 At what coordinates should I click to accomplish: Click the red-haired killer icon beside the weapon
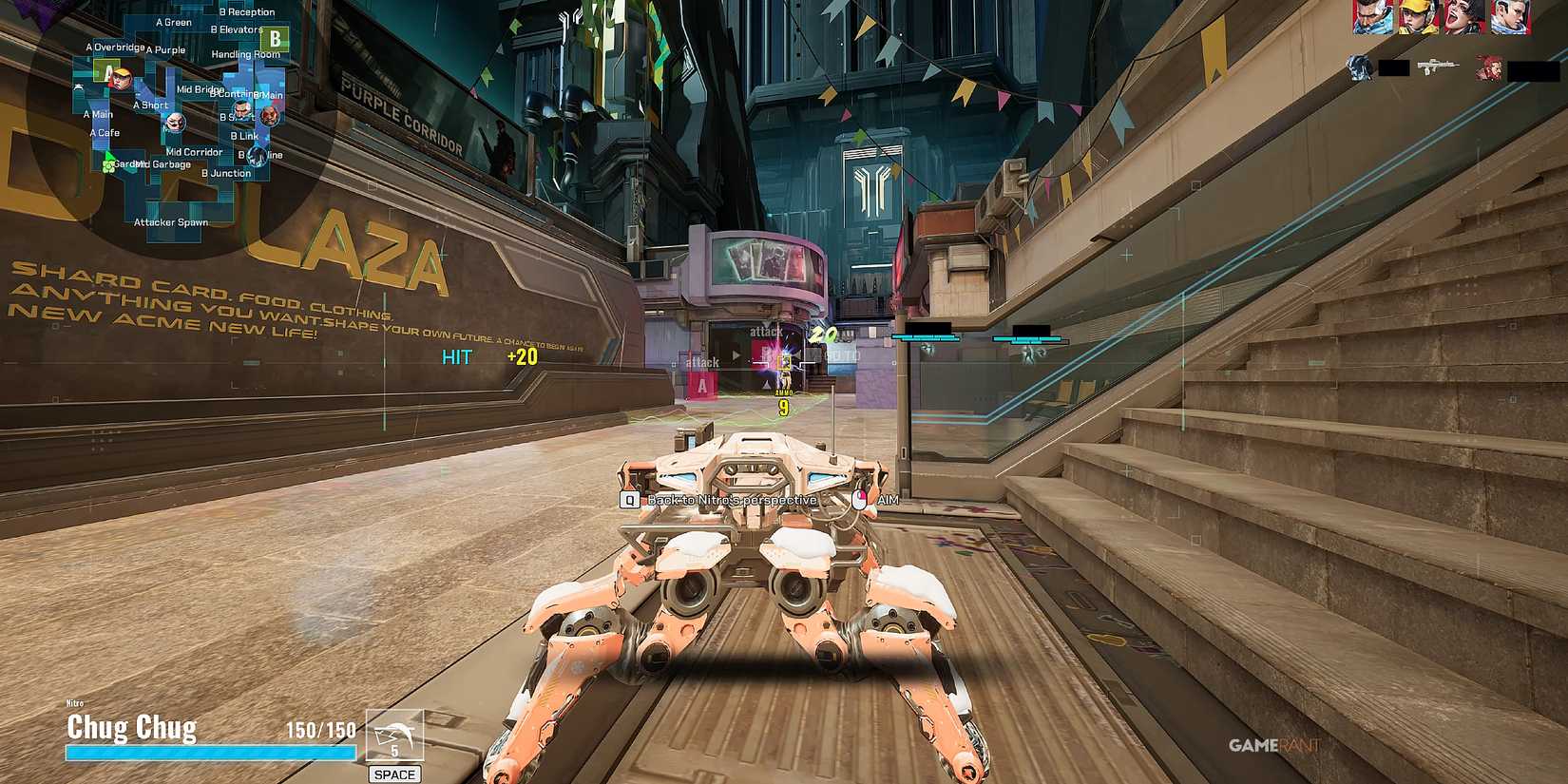(x=1491, y=68)
